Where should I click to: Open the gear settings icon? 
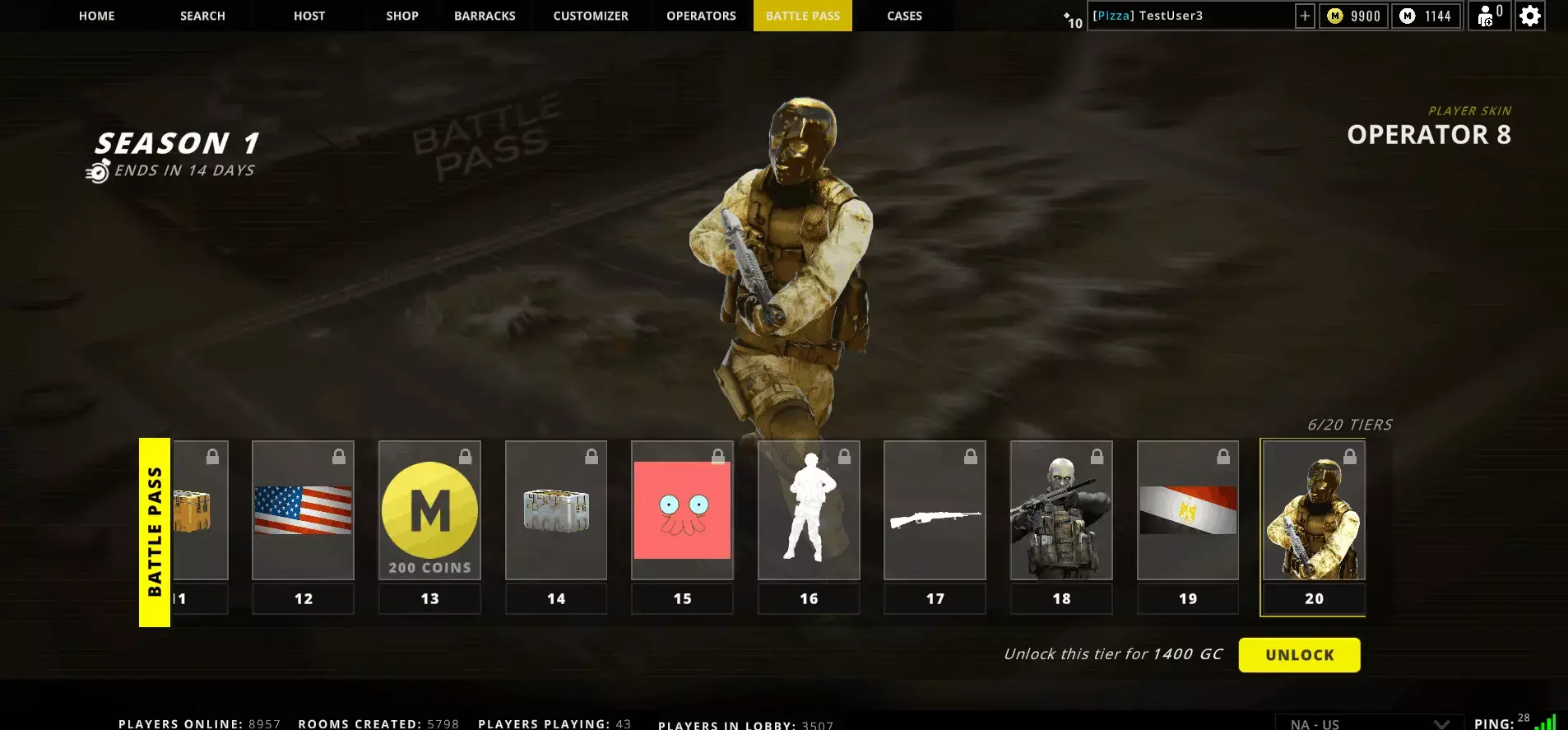[1529, 16]
